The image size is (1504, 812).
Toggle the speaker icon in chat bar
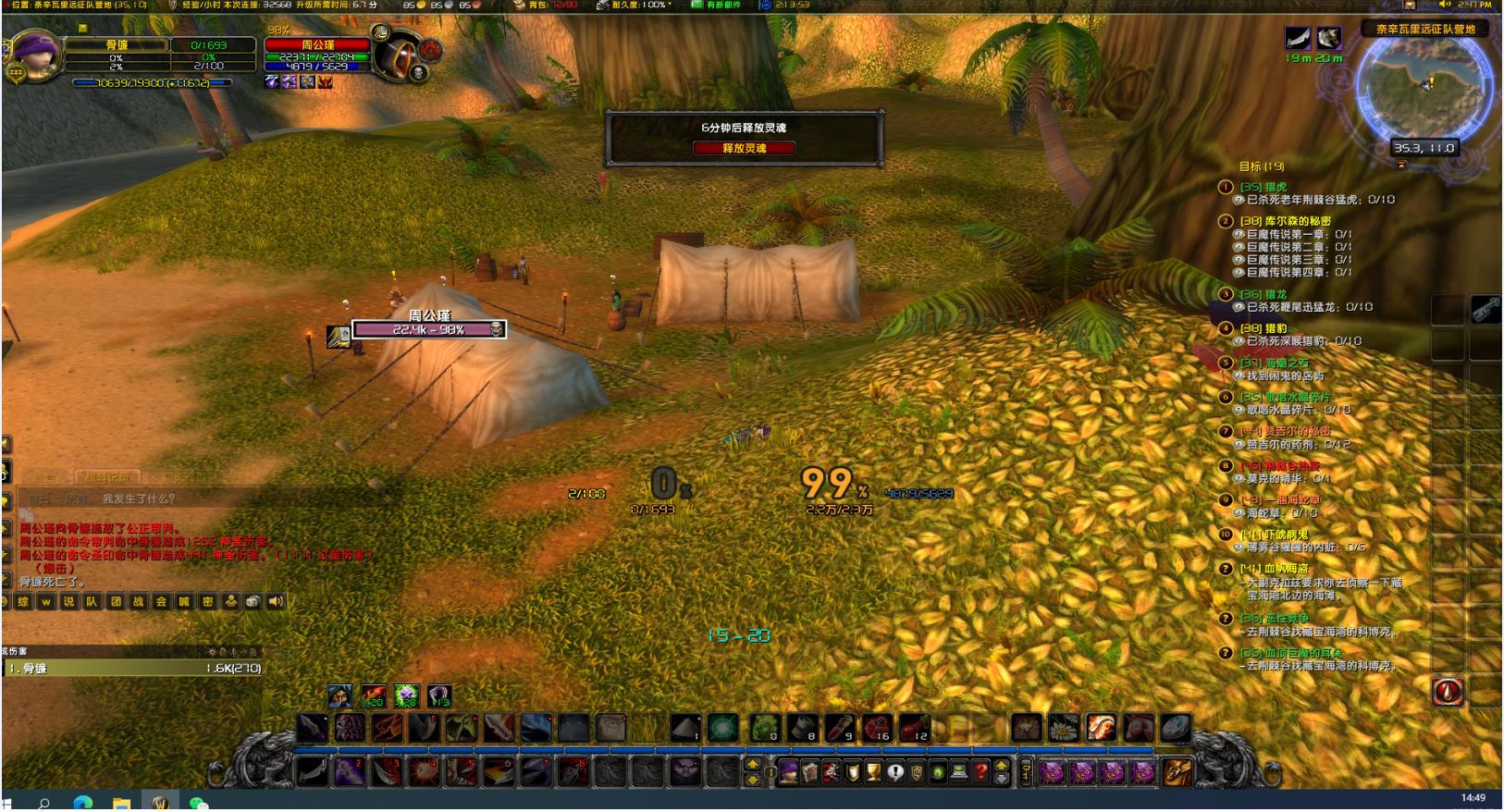[276, 601]
